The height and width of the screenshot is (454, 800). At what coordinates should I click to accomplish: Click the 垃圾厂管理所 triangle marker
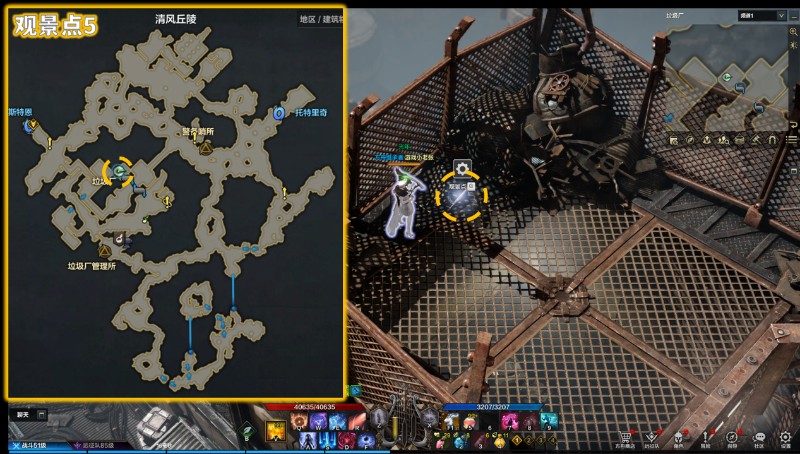tap(104, 251)
